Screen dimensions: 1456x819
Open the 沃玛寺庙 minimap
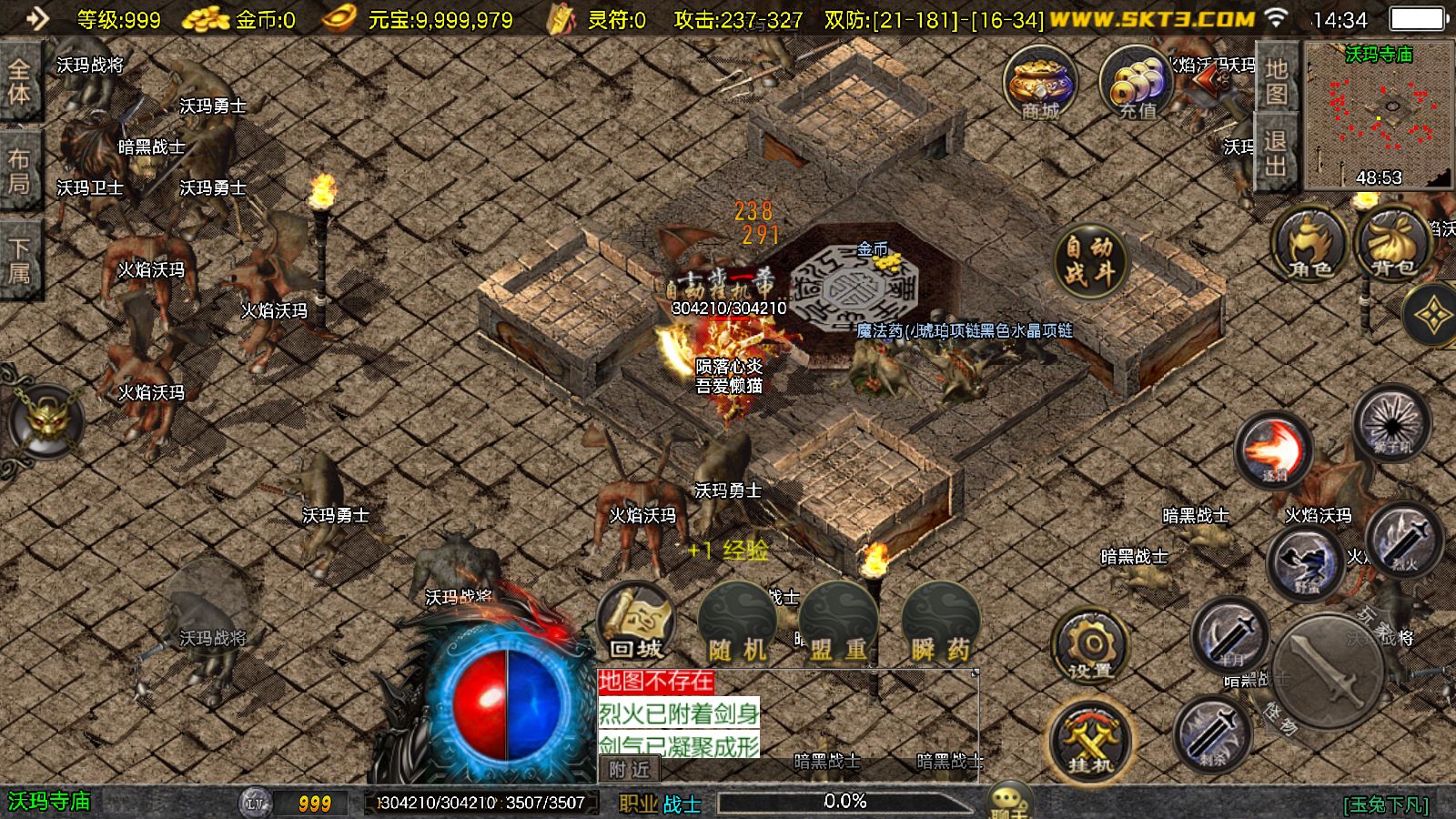[1379, 116]
